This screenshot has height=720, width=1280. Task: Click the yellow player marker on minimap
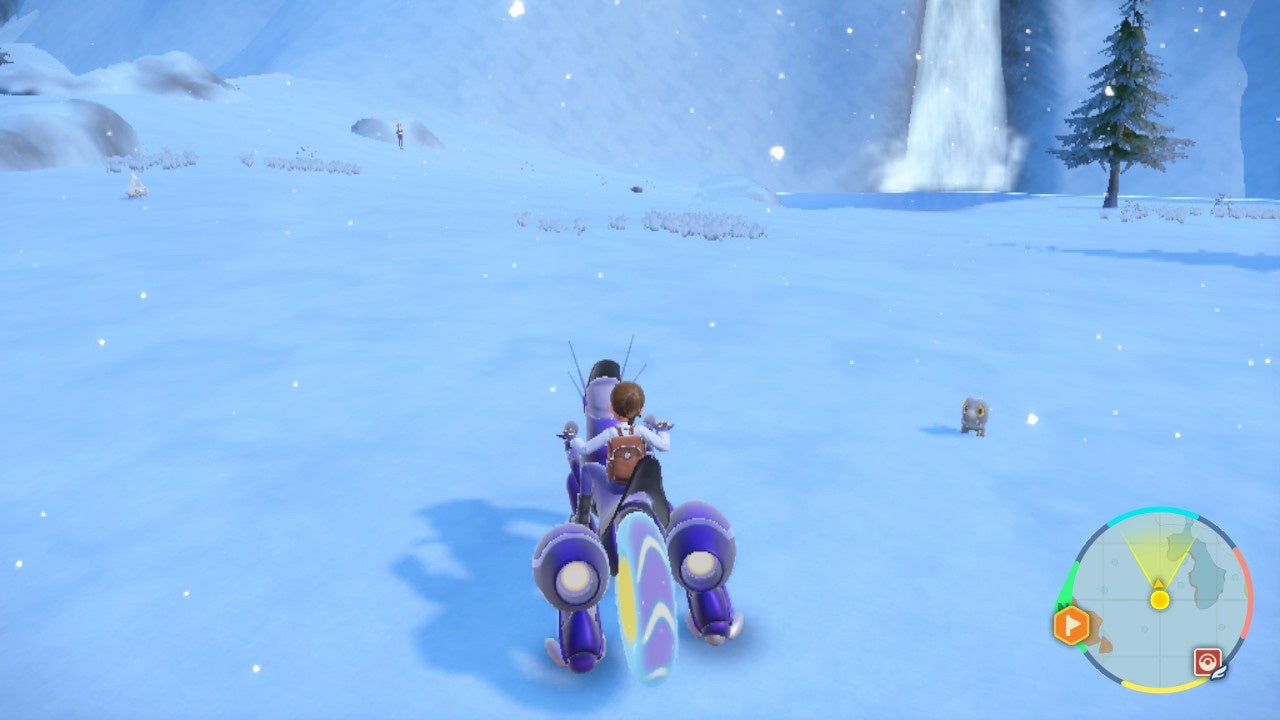(1159, 598)
